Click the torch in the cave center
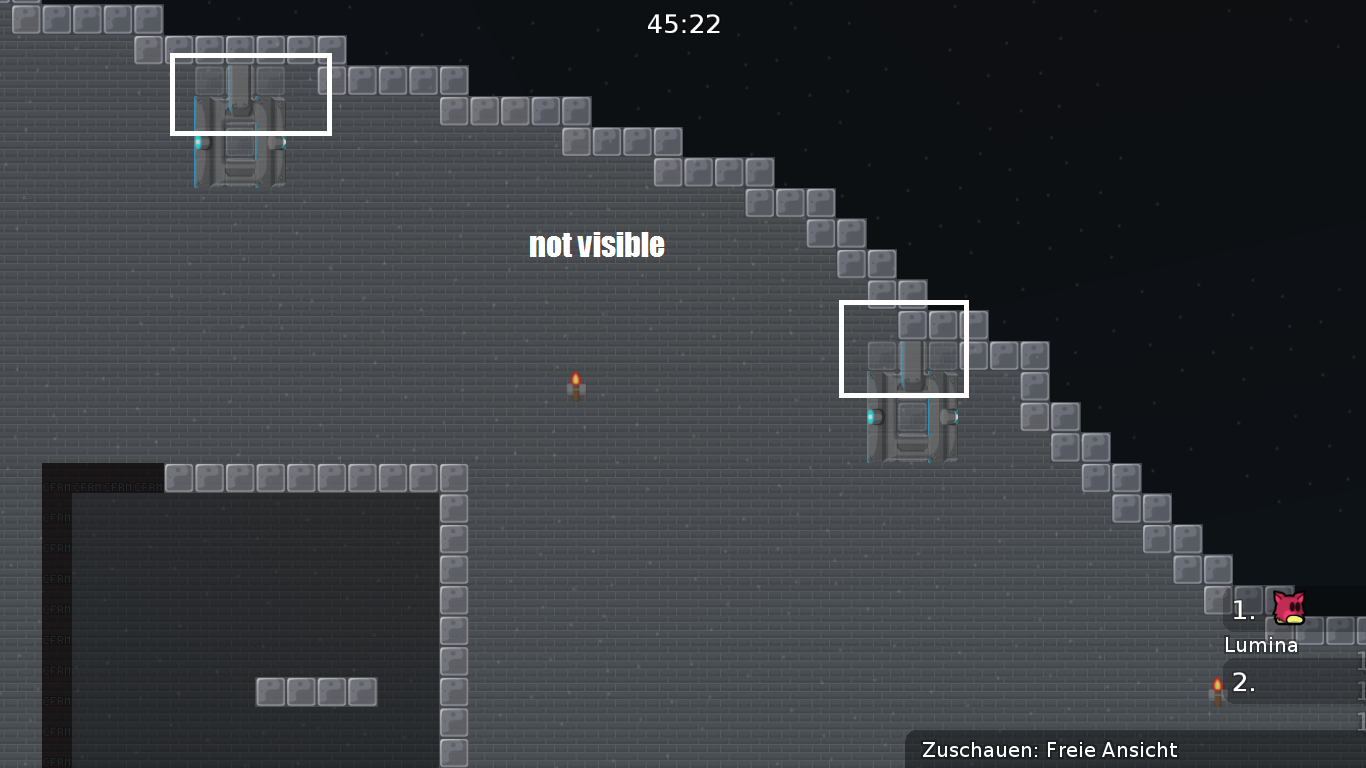 click(x=576, y=383)
